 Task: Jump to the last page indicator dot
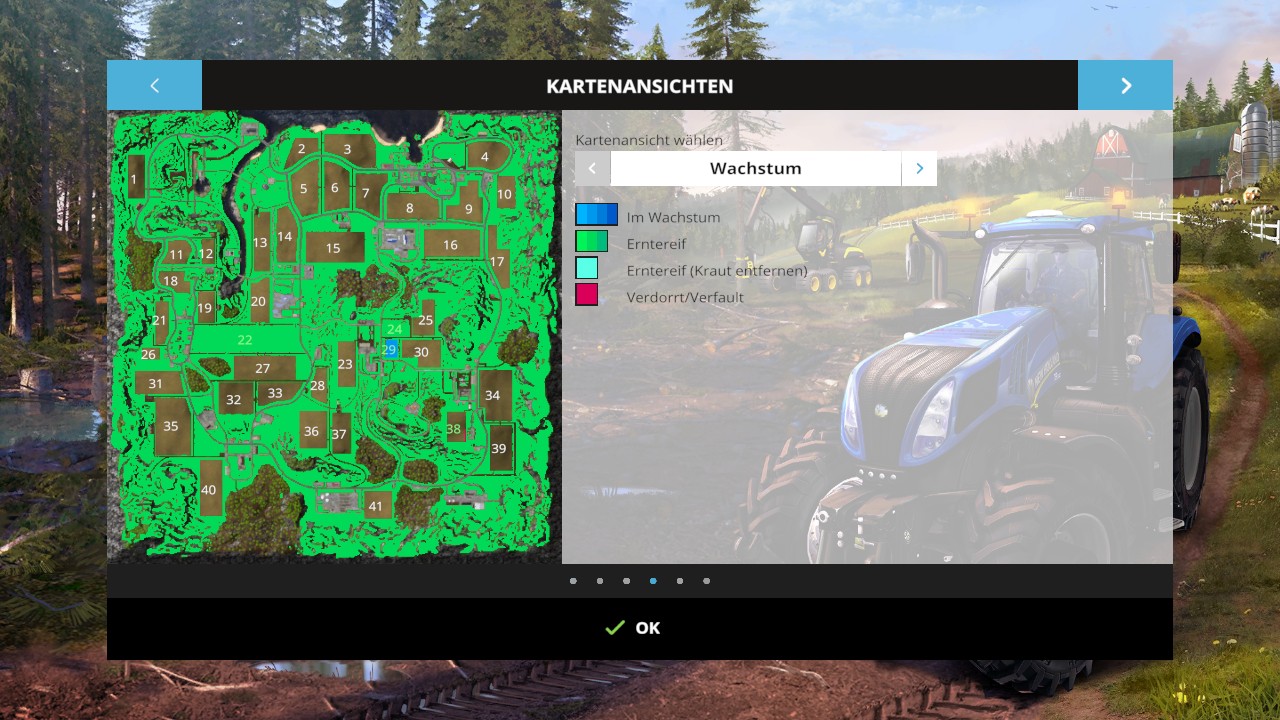[x=706, y=581]
